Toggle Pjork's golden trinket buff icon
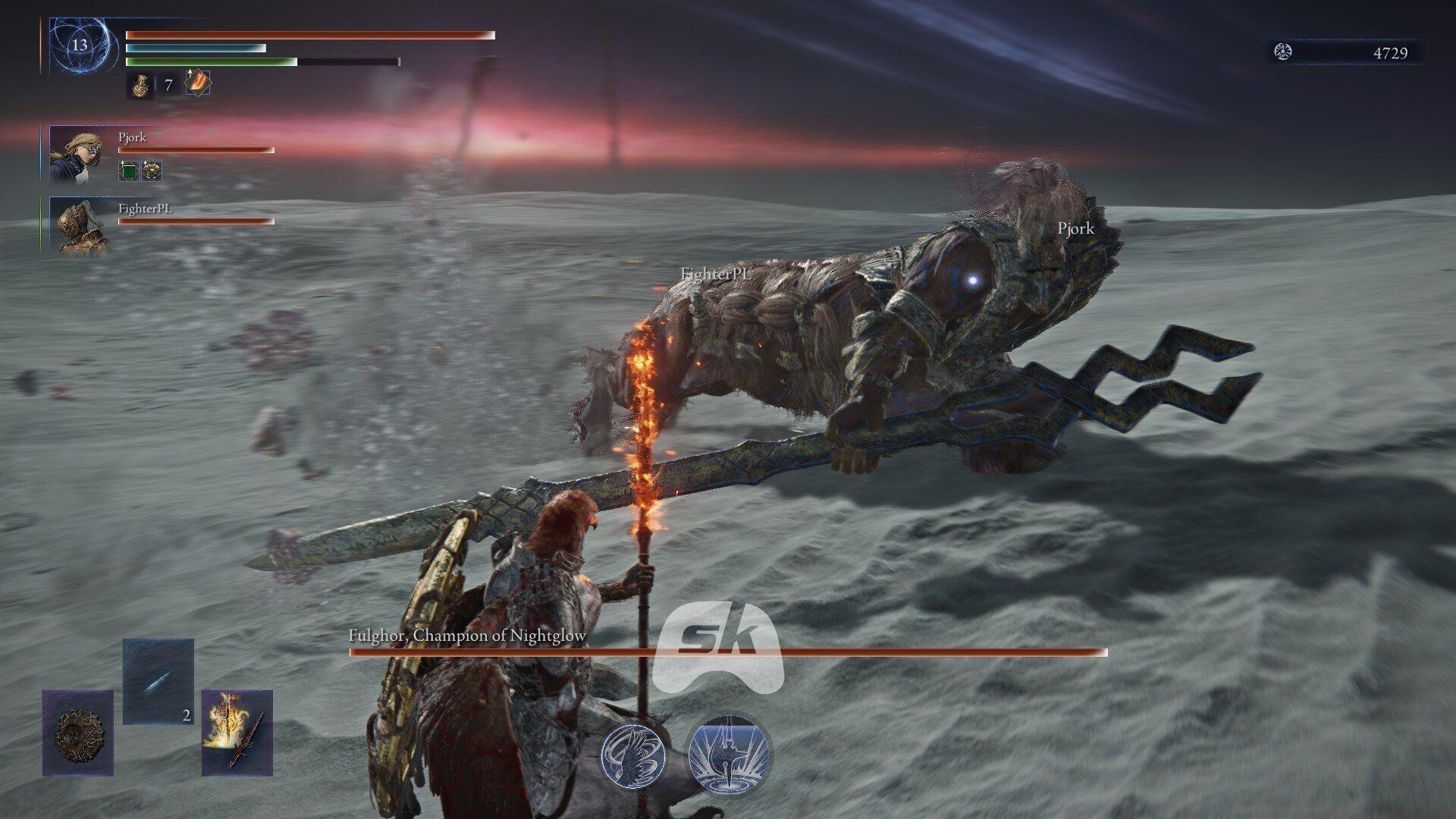This screenshot has width=1456, height=819. tap(150, 170)
